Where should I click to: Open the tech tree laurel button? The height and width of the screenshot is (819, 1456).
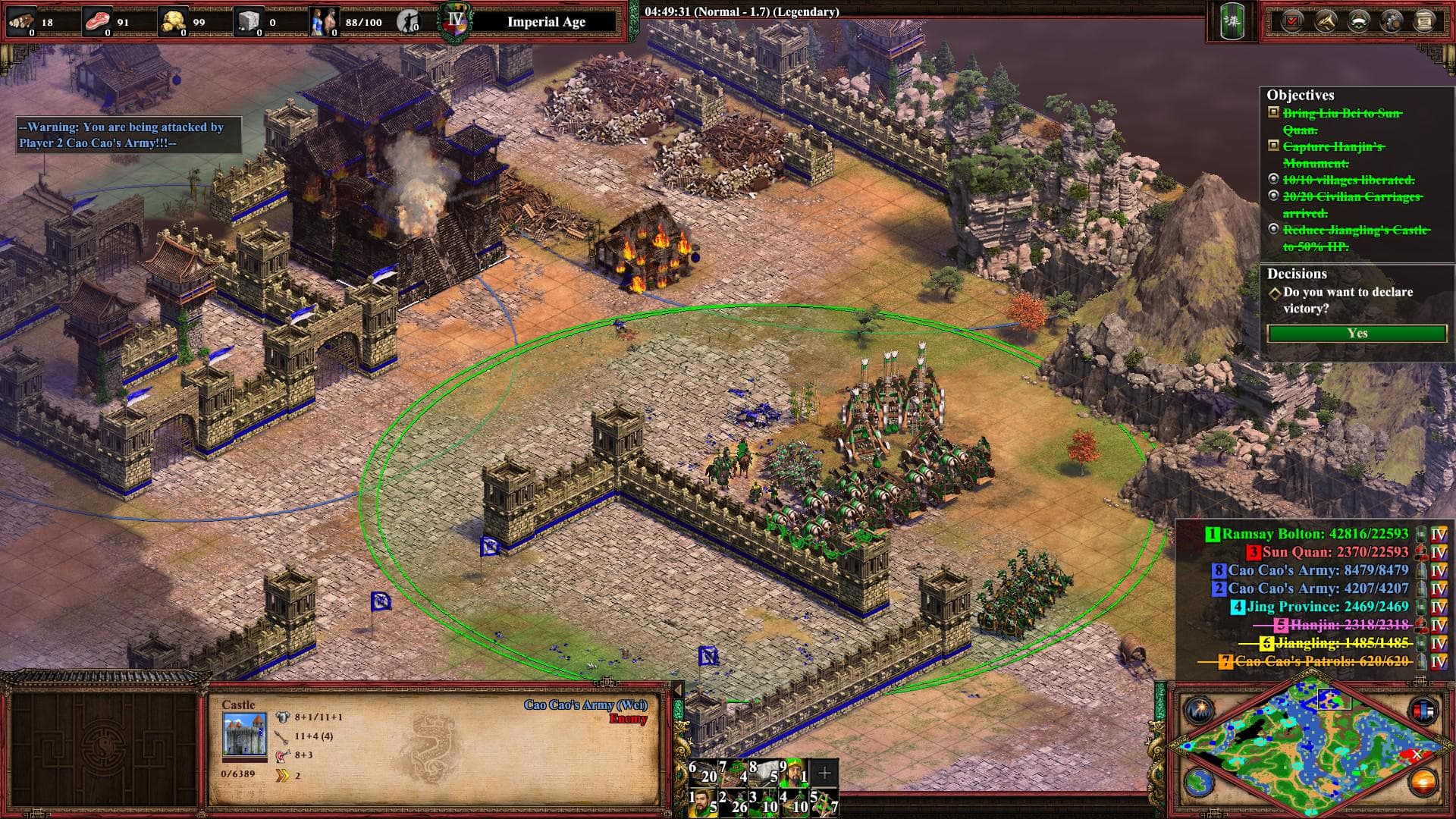[x=1358, y=20]
